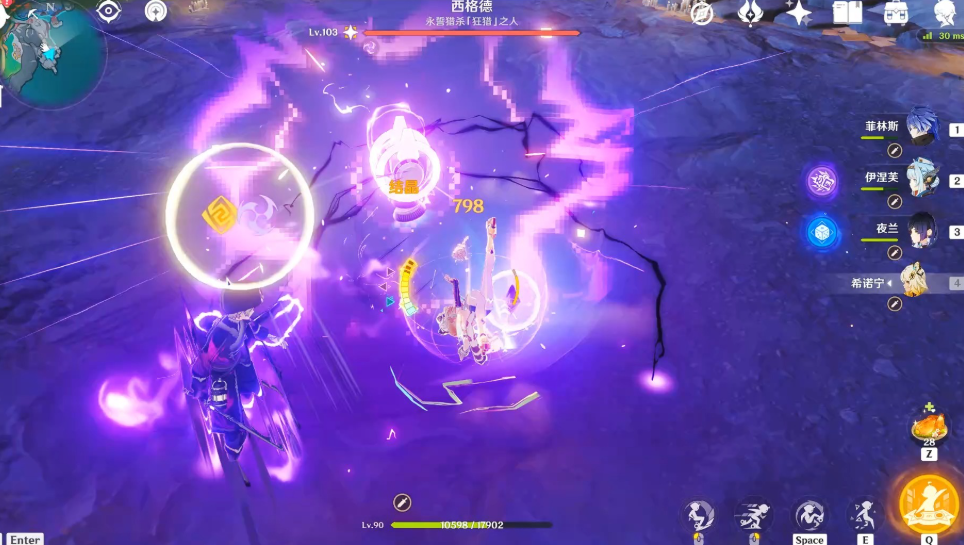
Task: Switch to party member 伊涅芙
Action: 920,180
